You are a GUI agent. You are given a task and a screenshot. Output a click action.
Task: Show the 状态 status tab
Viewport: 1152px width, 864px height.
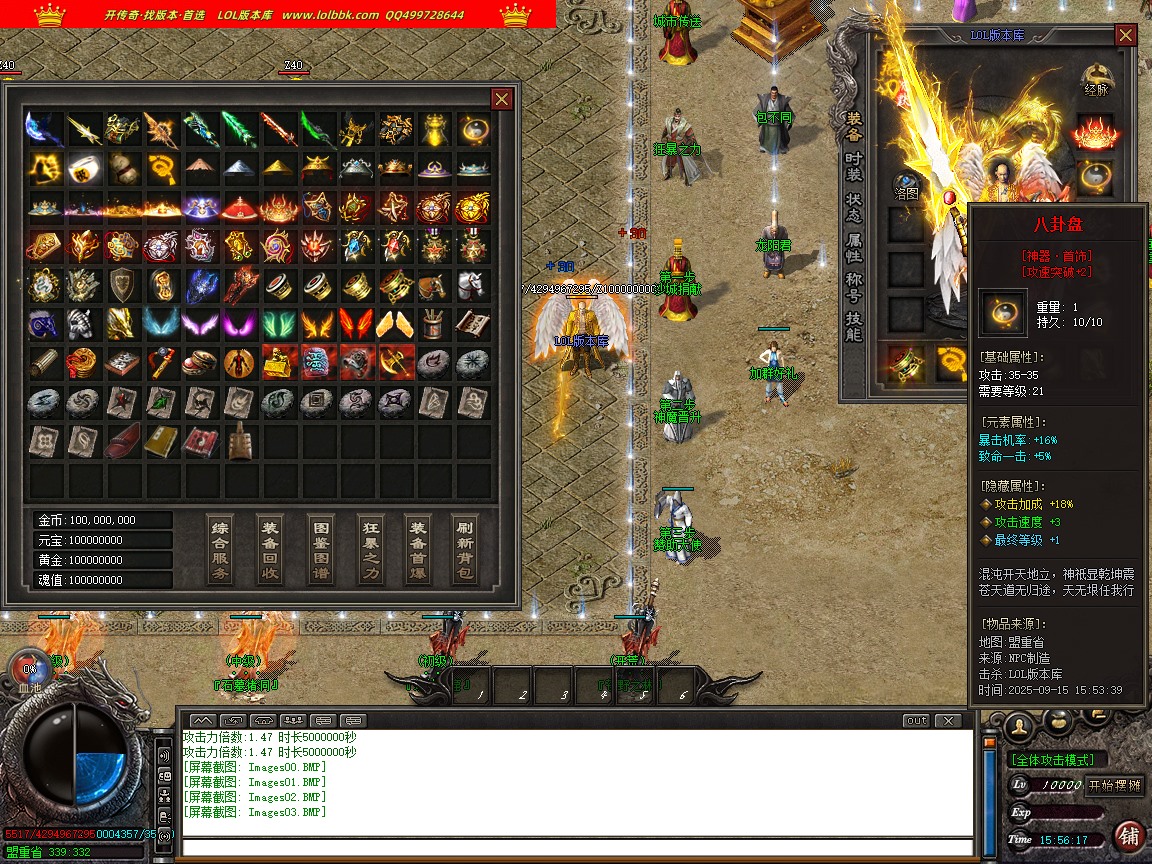[853, 207]
